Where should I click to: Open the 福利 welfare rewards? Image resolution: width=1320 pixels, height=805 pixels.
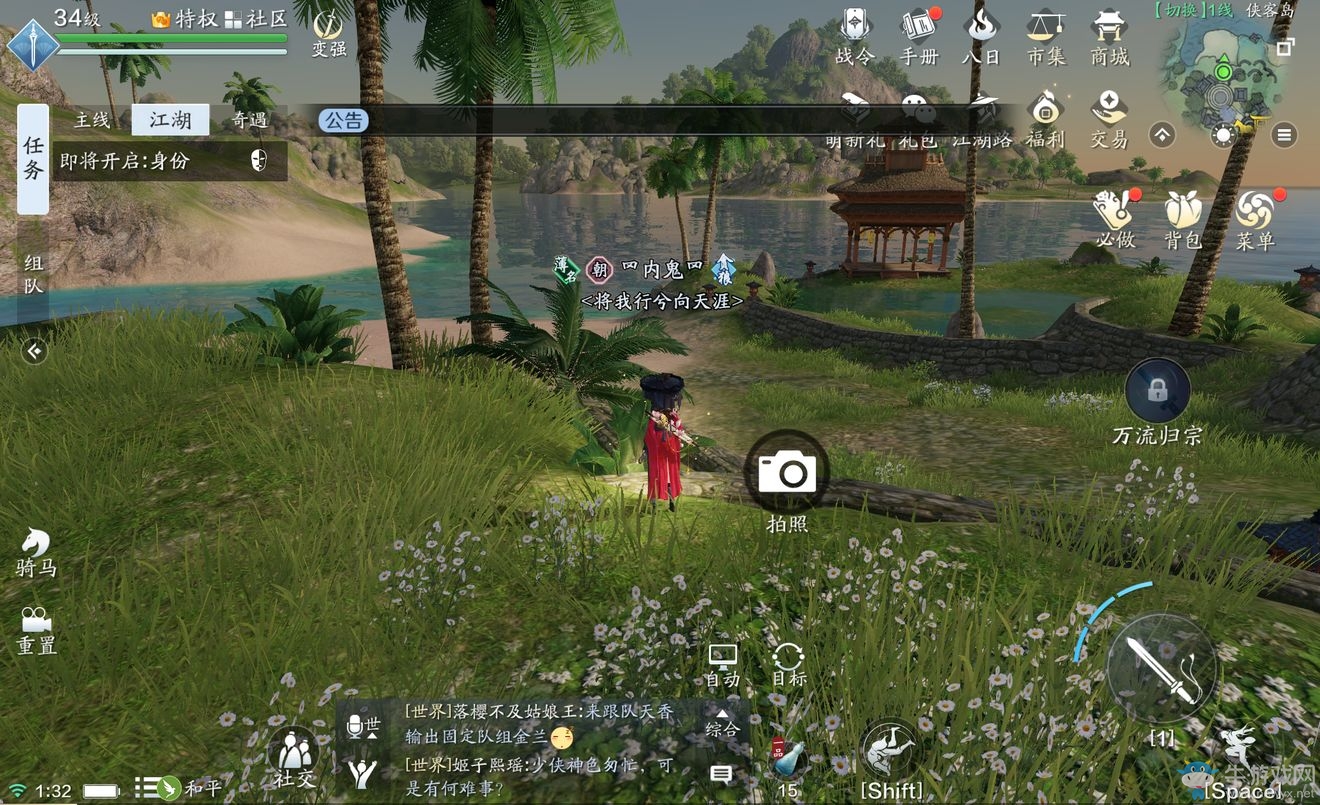[1045, 118]
